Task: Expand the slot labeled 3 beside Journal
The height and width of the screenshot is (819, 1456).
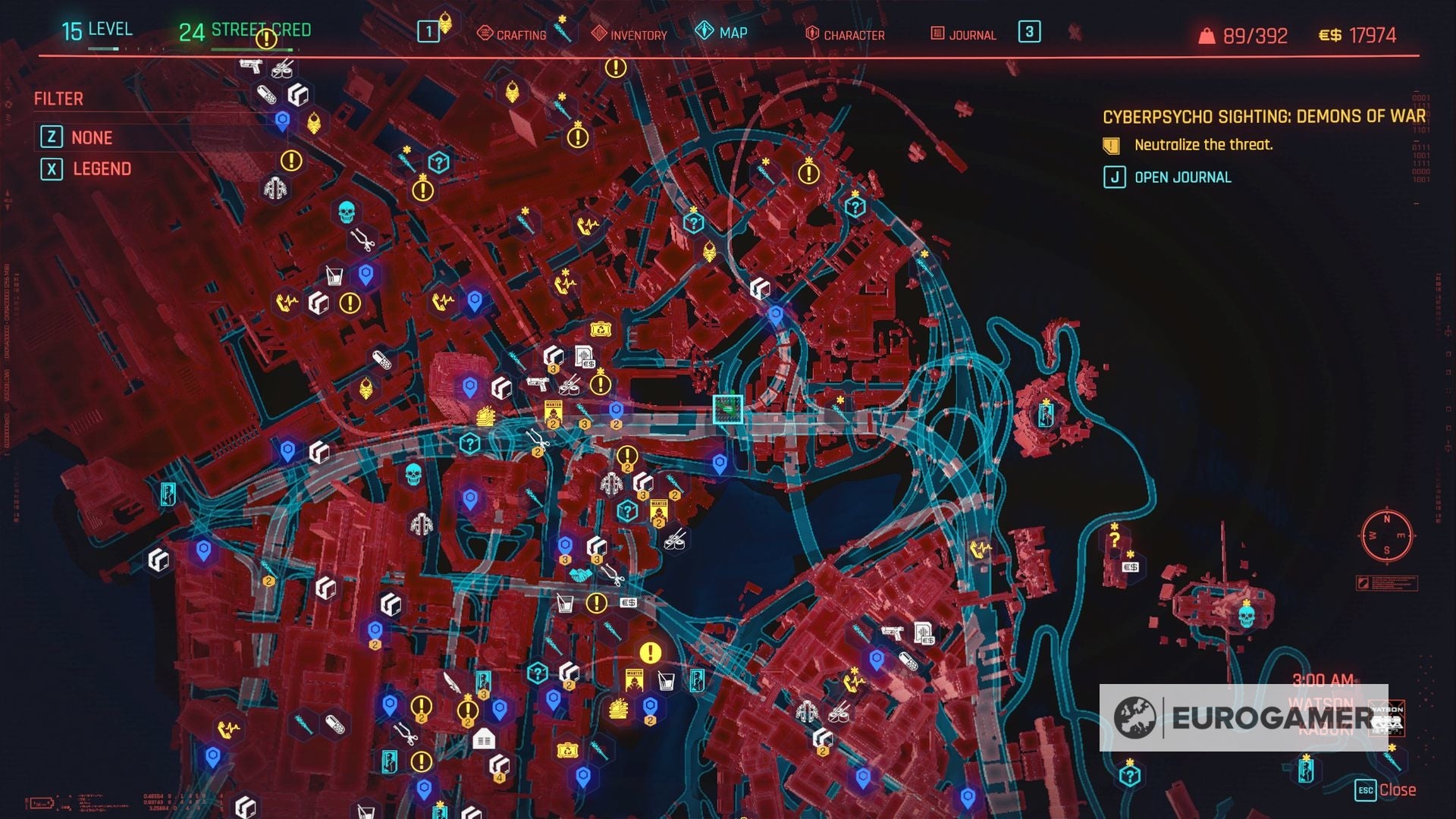Action: tap(1028, 34)
